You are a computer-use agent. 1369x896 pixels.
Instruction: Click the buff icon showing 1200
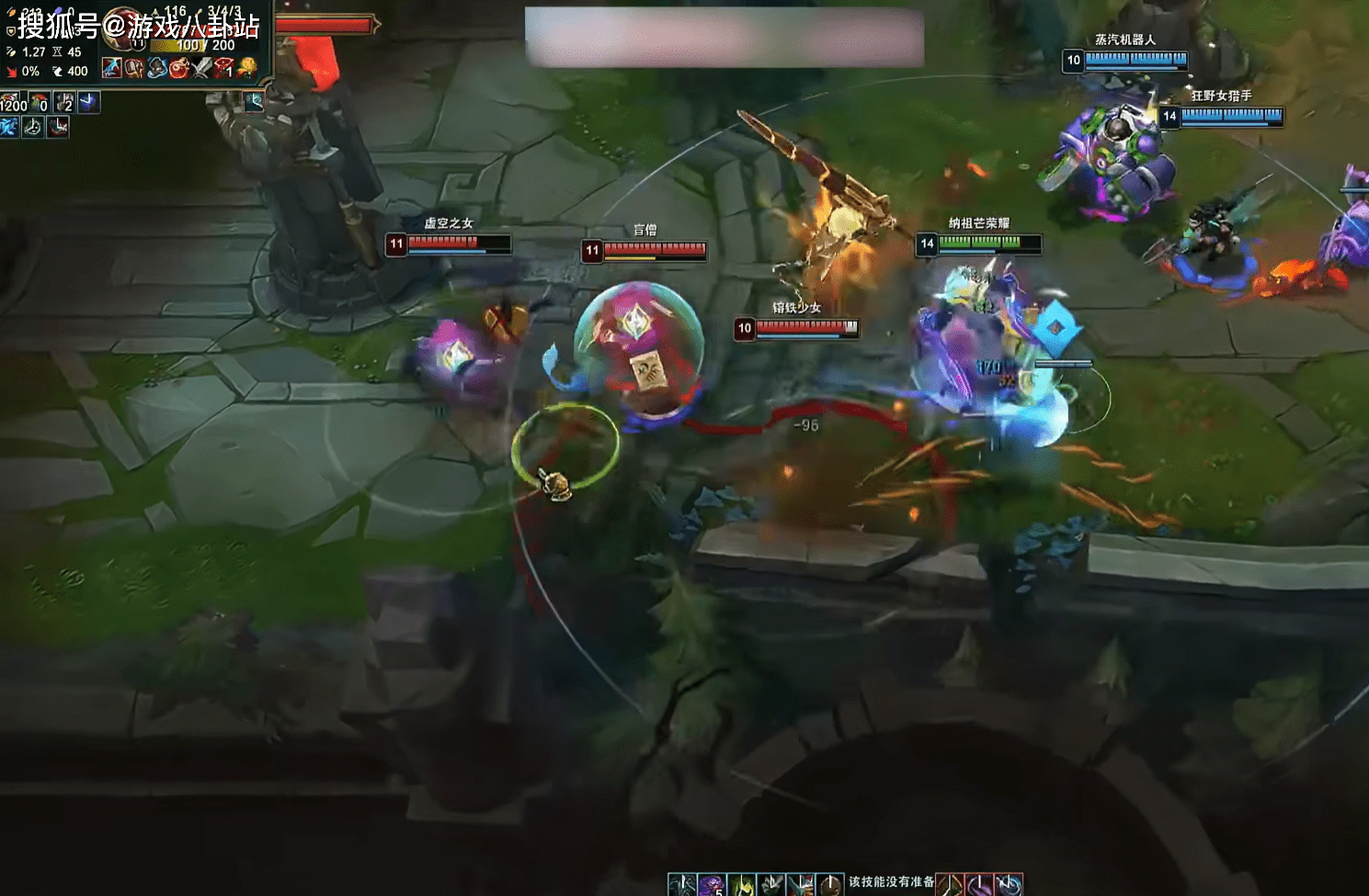[12, 102]
